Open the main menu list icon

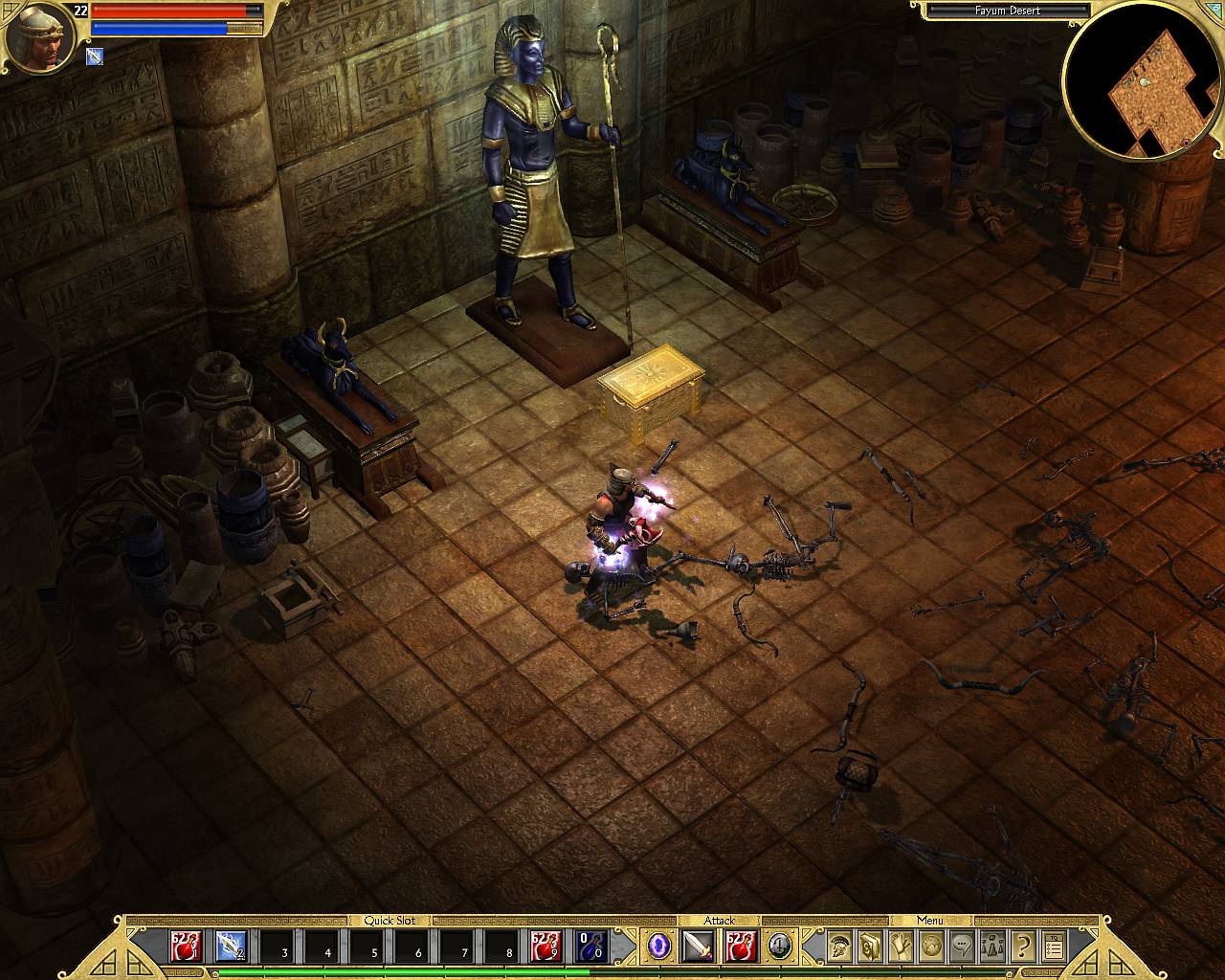[1054, 947]
